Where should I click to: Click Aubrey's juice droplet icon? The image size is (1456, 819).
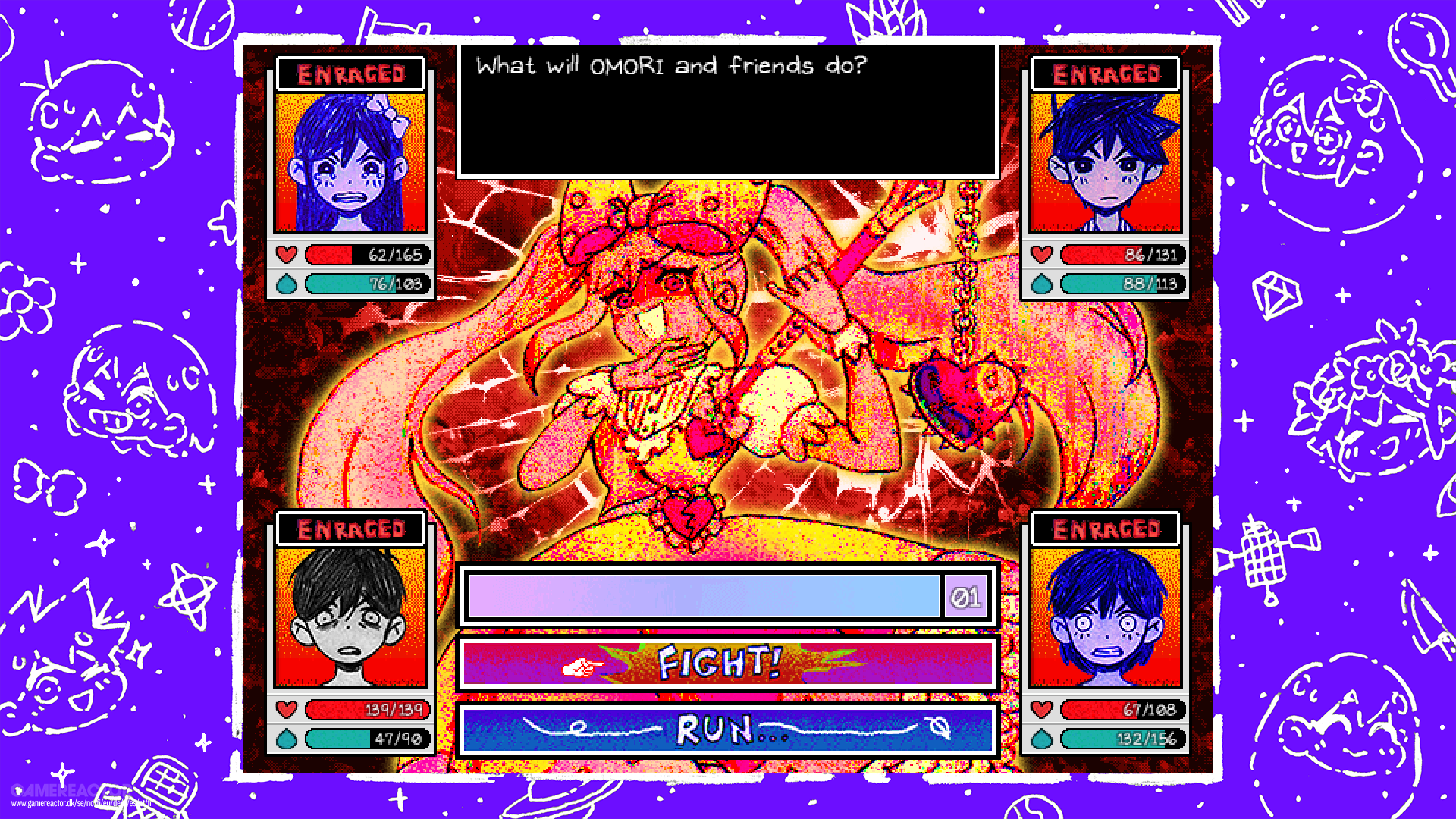click(285, 284)
